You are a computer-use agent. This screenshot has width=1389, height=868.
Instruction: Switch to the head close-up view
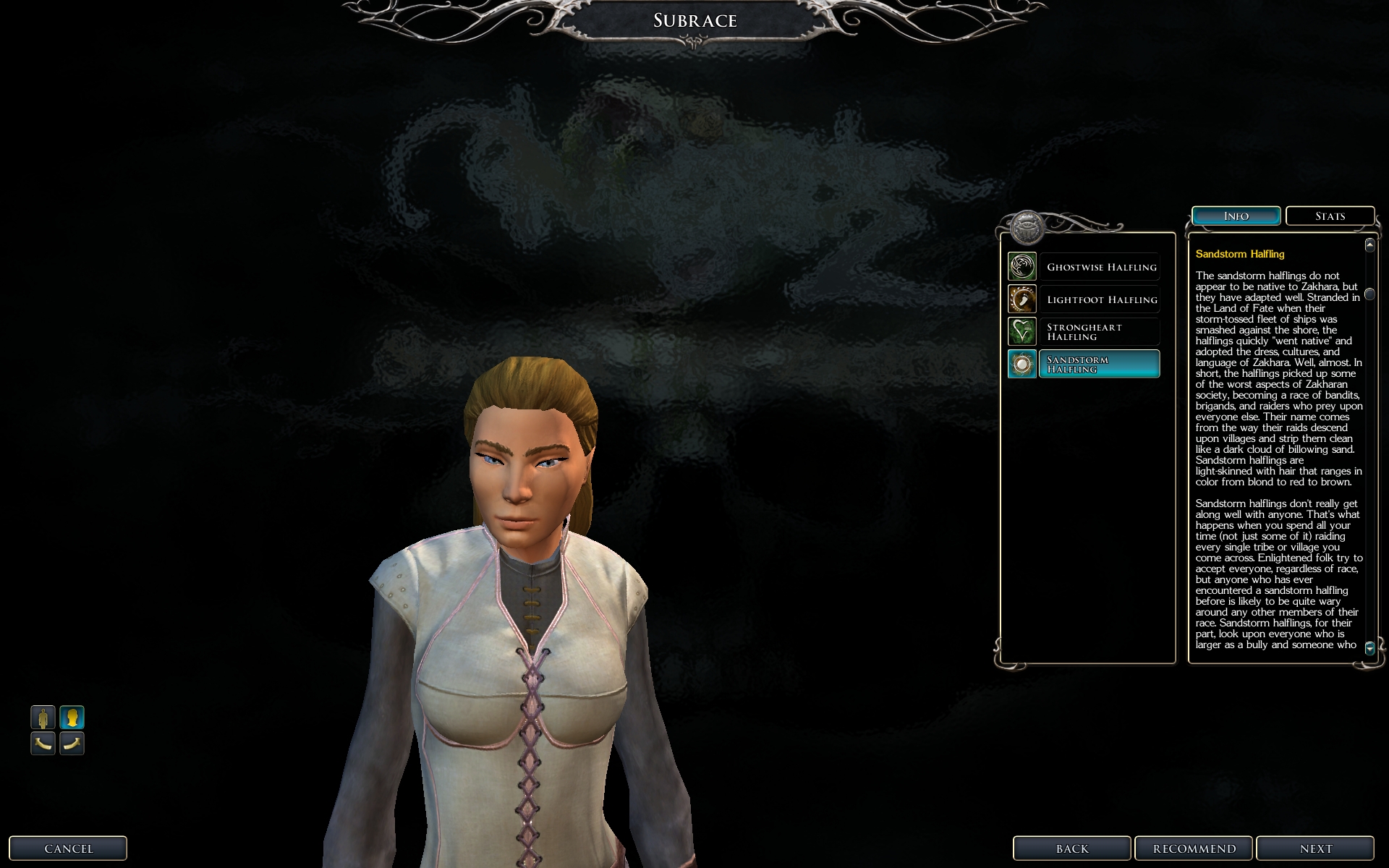pos(72,718)
